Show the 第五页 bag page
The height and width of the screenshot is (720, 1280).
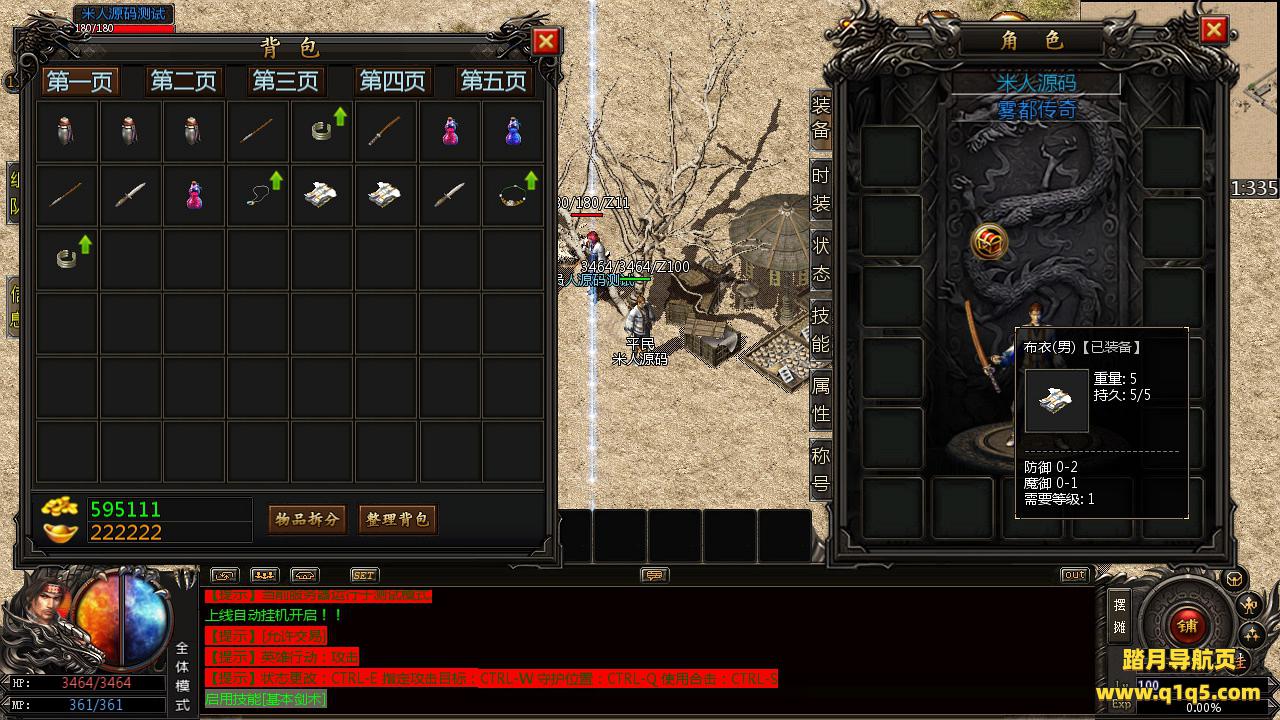492,81
